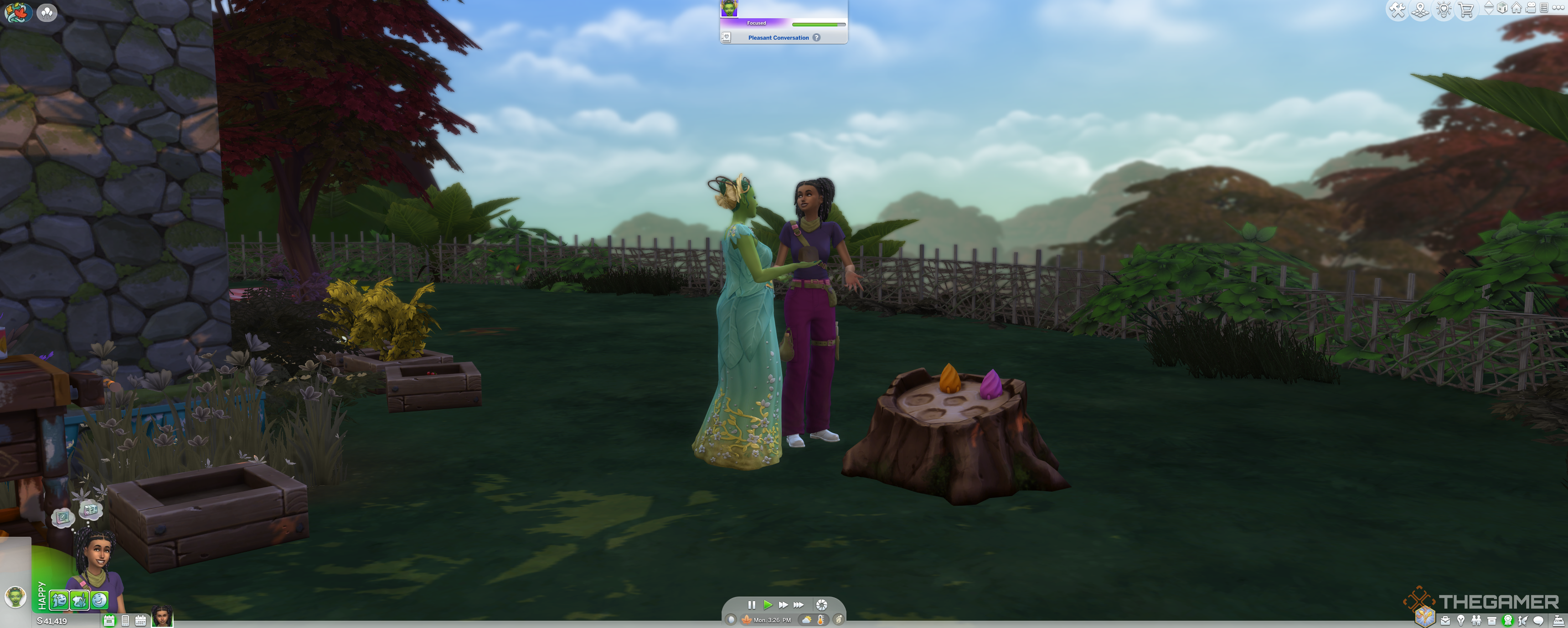
Task: Select the green fairy Sim conversation portrait
Action: point(728,9)
